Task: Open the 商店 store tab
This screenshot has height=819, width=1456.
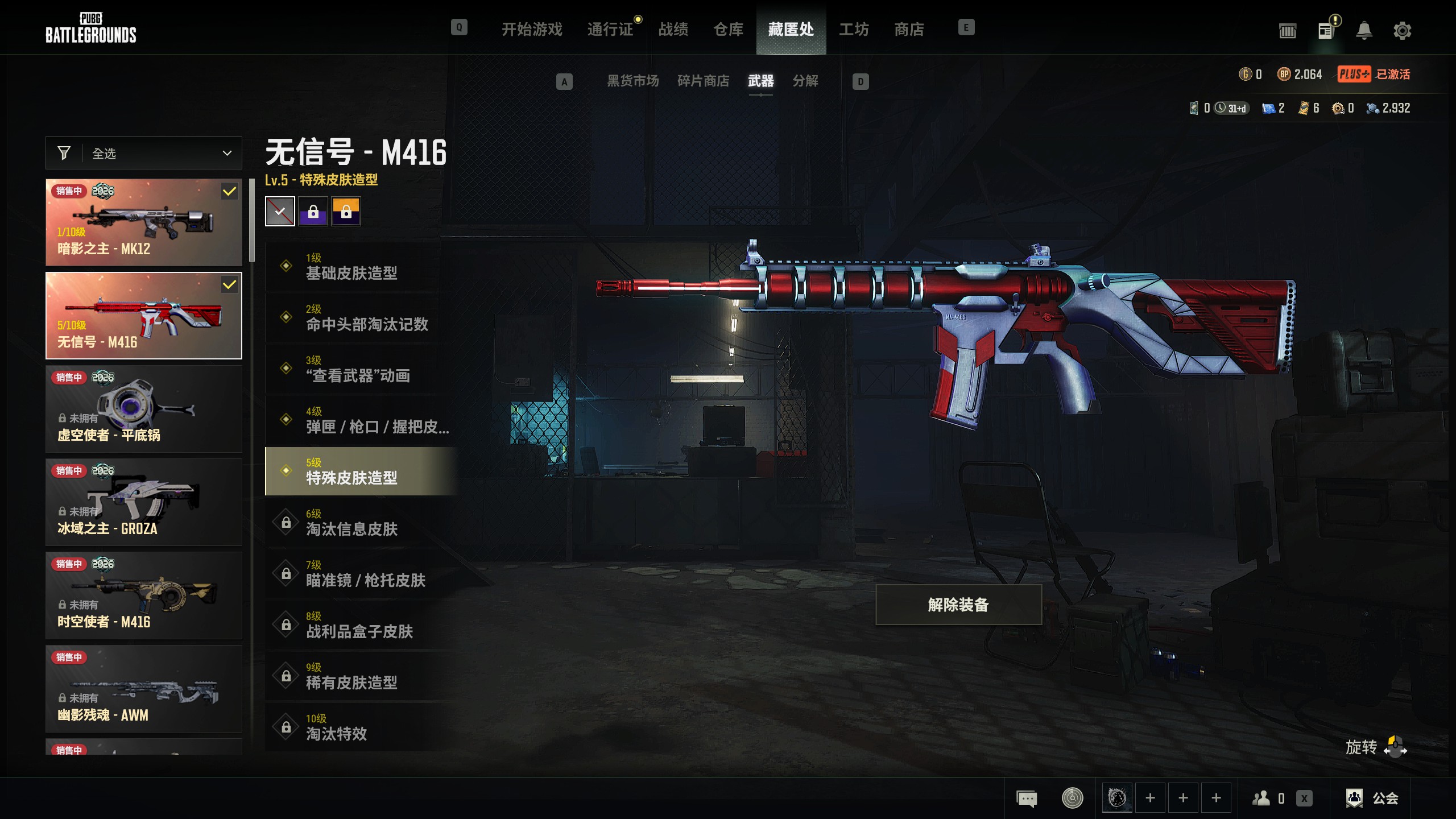Action: (908, 29)
